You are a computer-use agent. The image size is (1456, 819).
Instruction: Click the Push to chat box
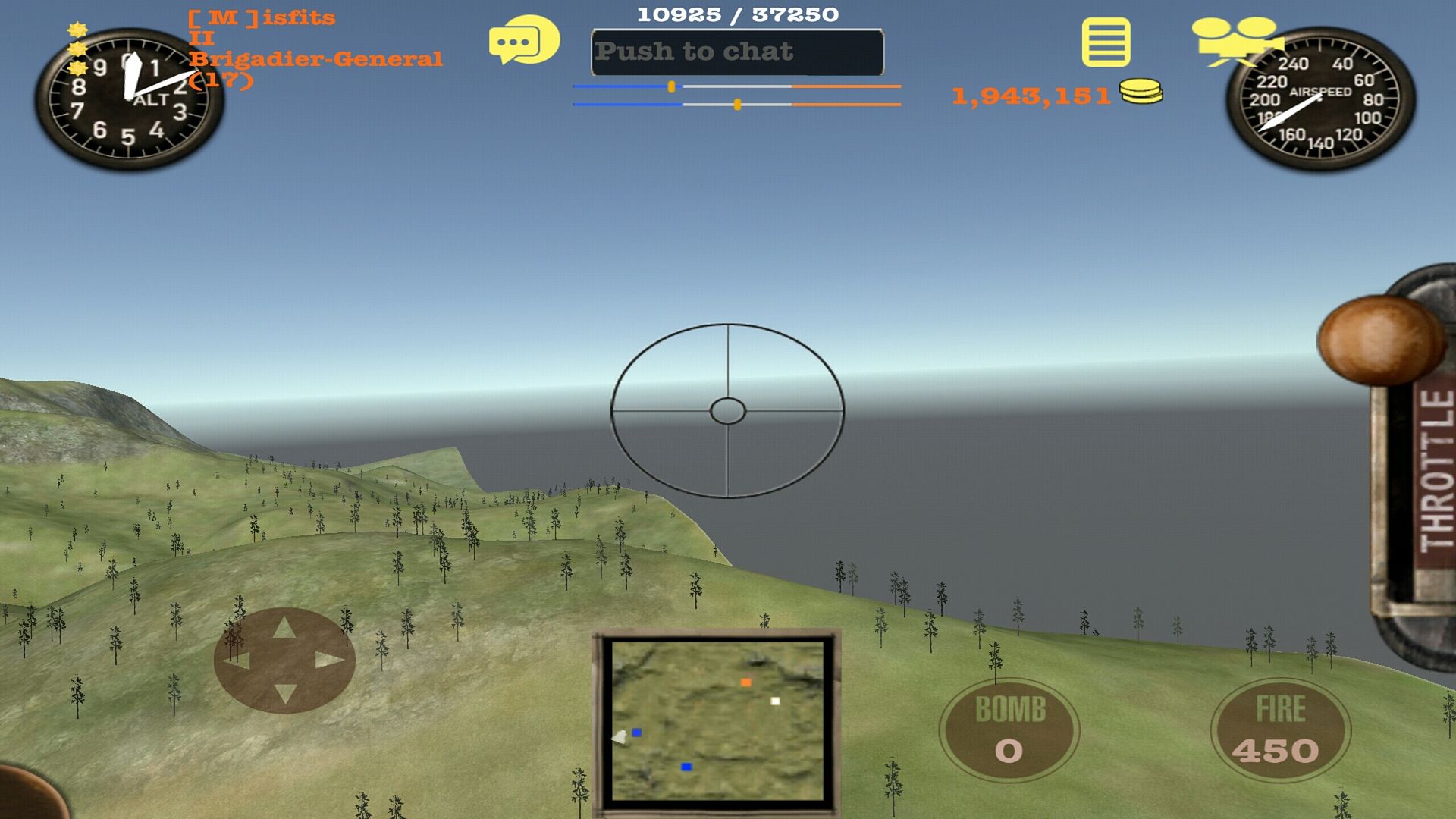point(737,52)
